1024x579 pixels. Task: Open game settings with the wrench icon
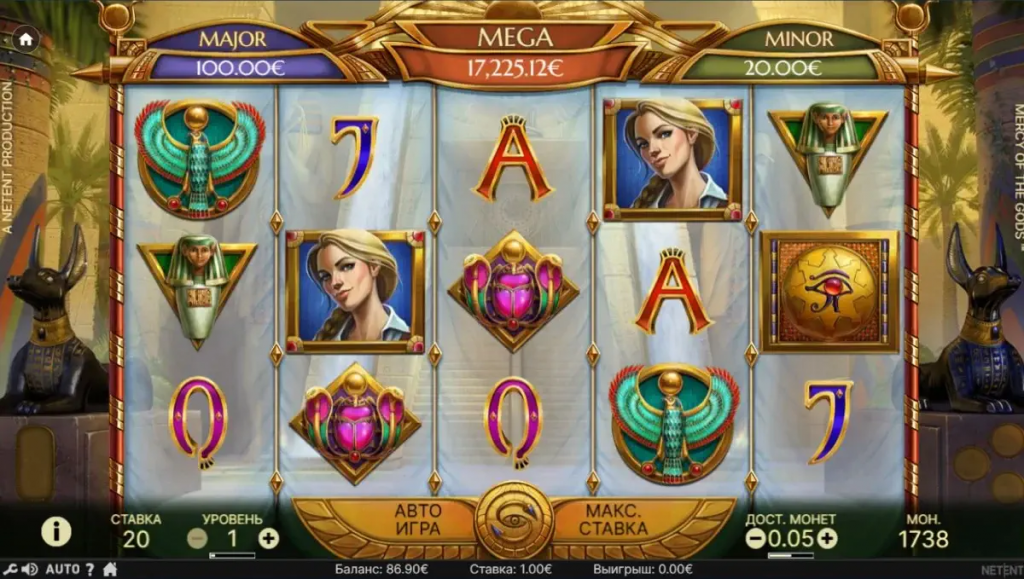click(x=11, y=570)
